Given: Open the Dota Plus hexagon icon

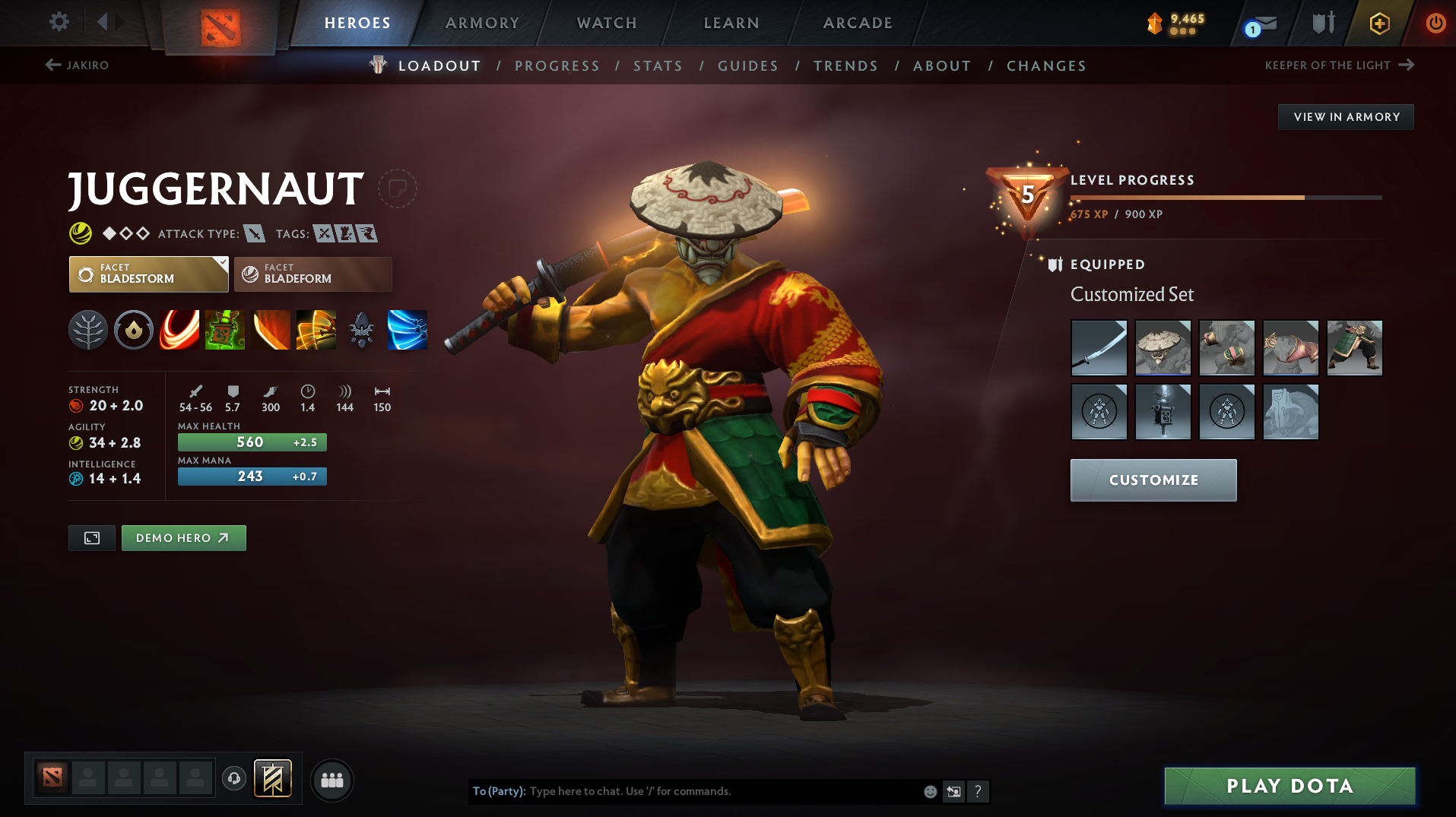Looking at the screenshot, I should (1378, 23).
